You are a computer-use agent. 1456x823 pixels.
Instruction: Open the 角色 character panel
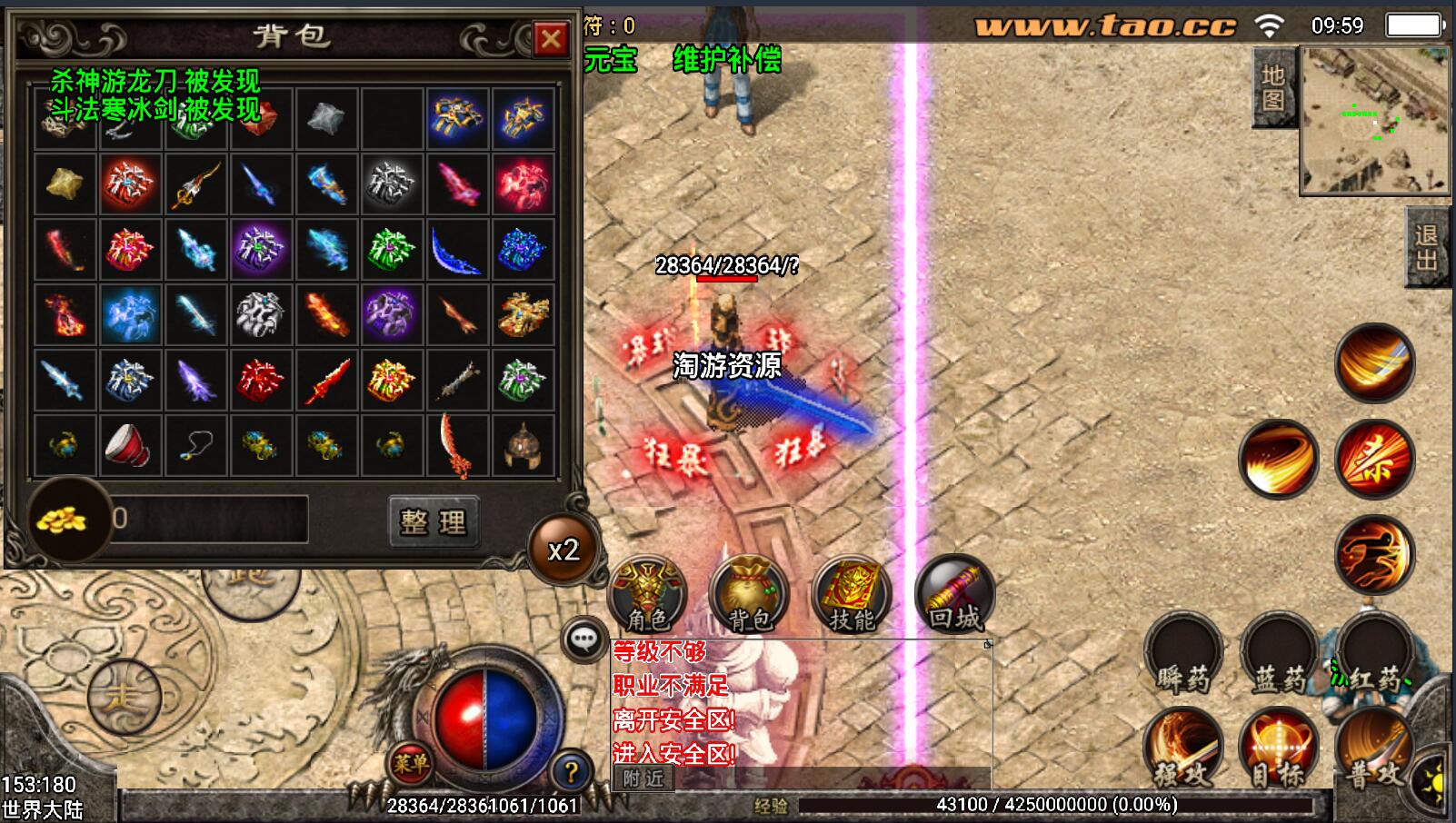[647, 594]
